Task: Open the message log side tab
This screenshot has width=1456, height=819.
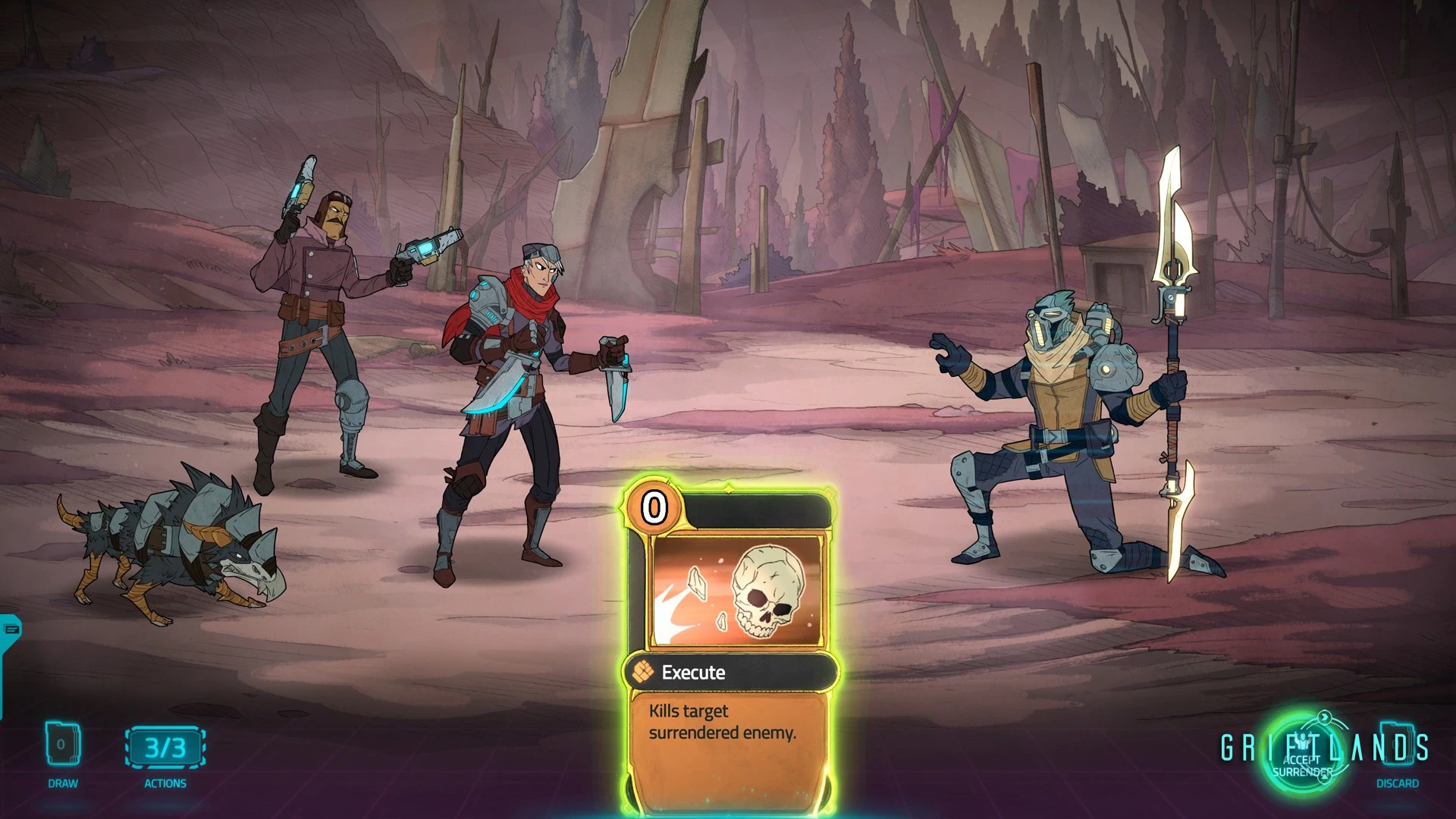Action: (x=11, y=629)
